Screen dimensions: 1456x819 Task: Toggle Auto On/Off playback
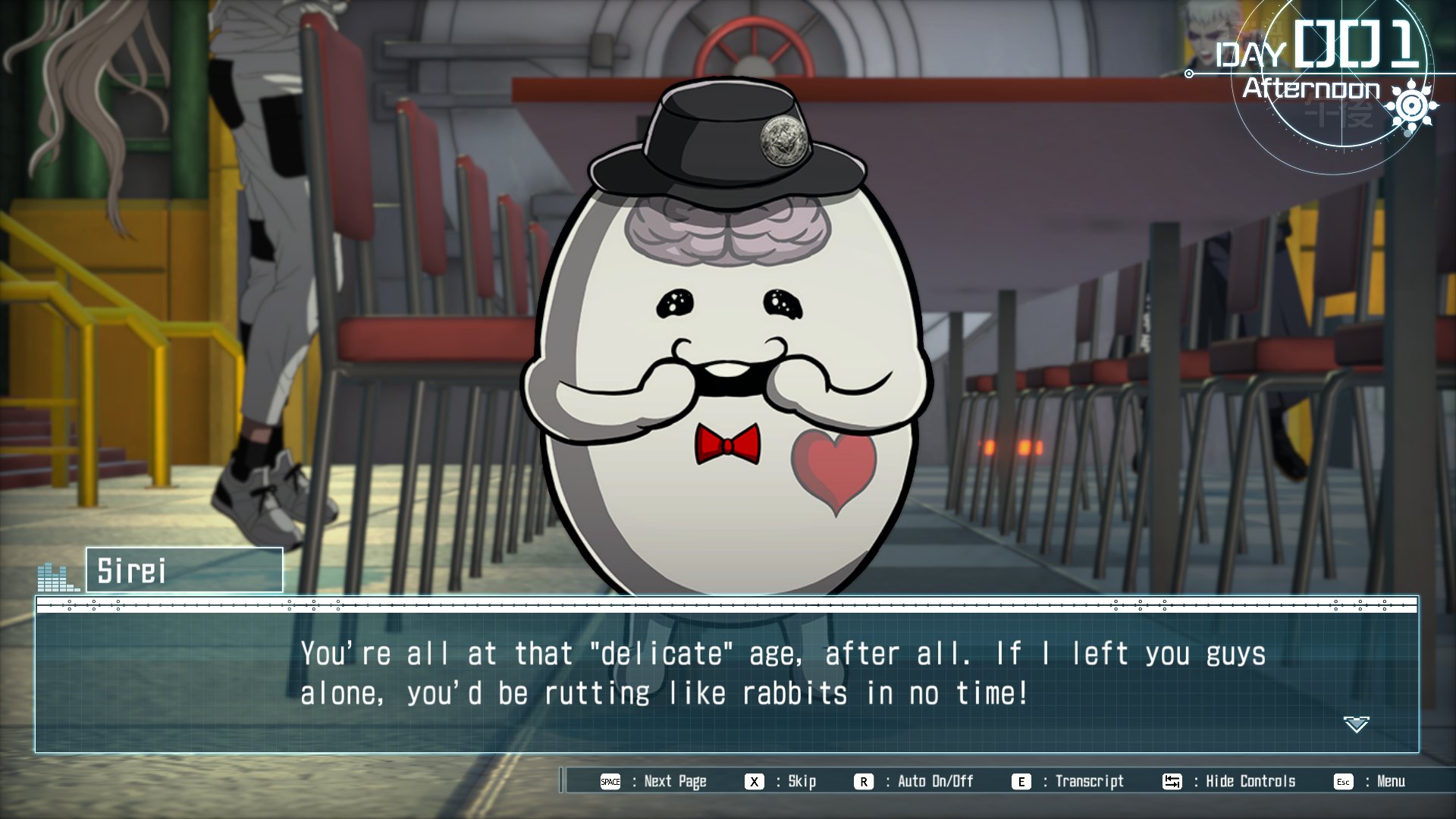point(915,781)
